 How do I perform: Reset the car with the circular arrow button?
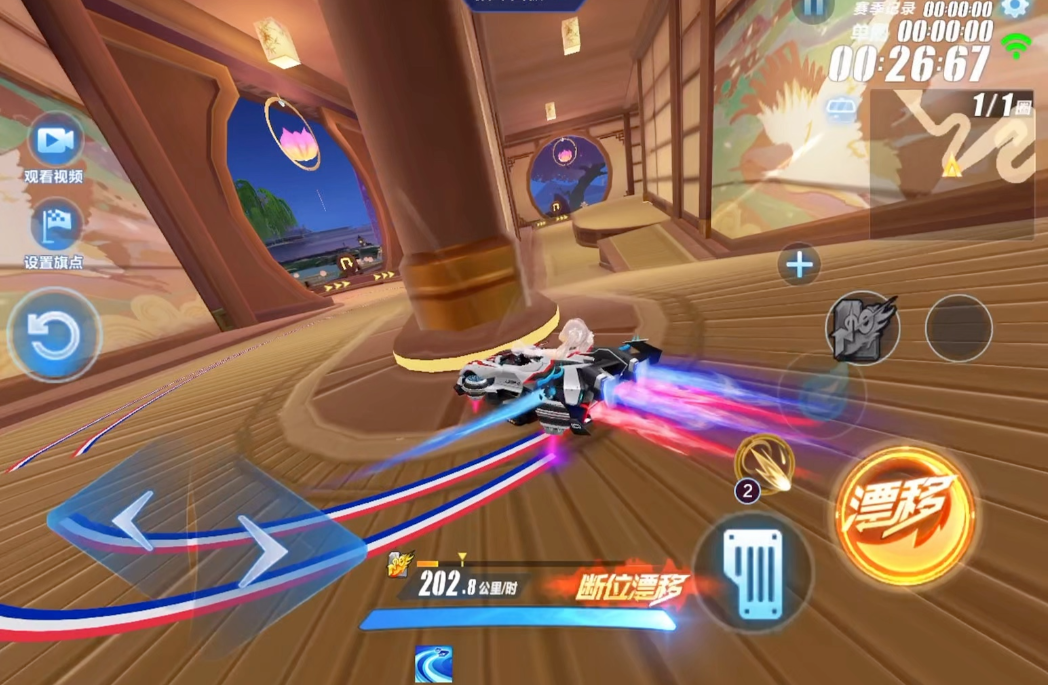tap(54, 336)
